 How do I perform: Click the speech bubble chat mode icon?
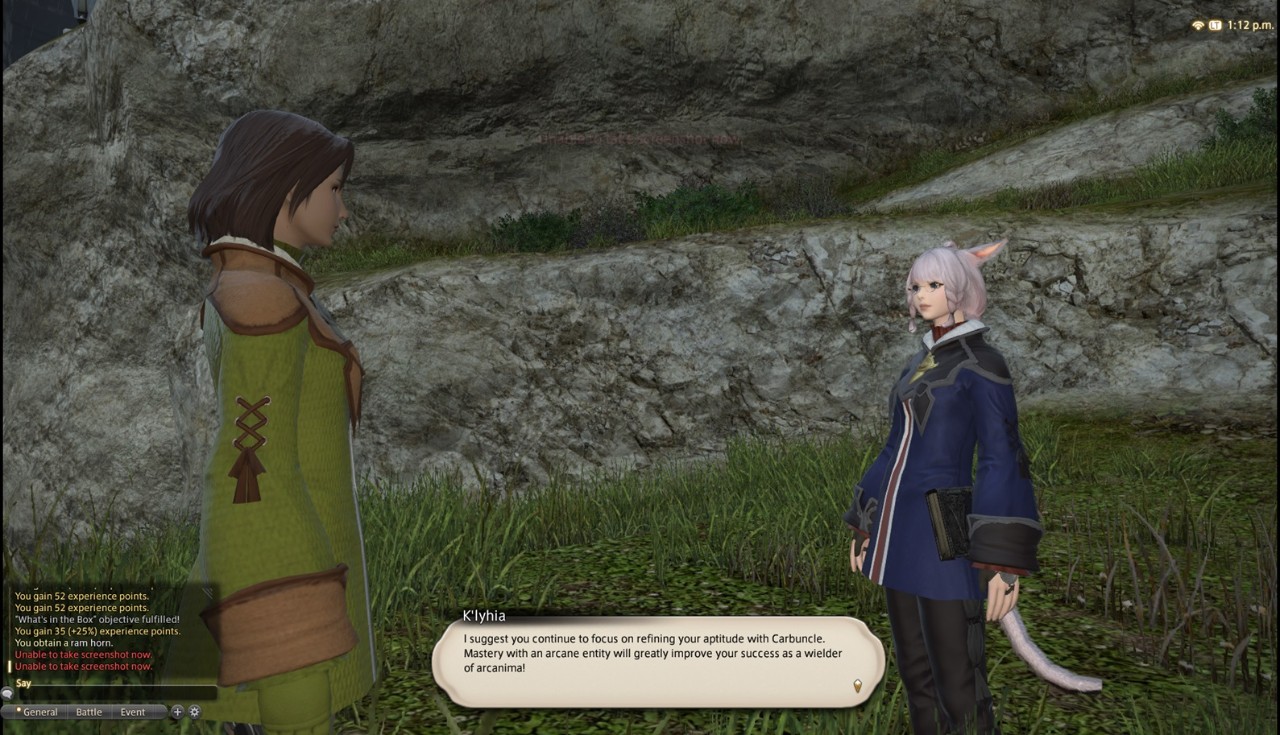point(7,693)
